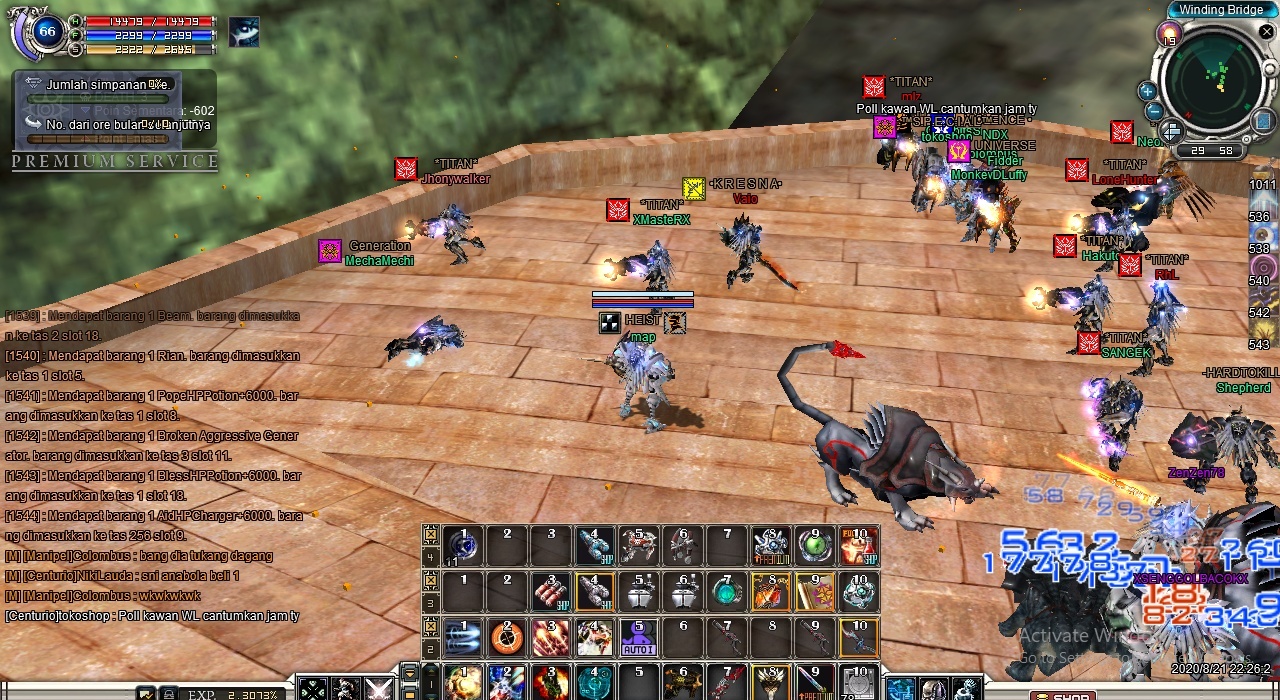This screenshot has height=700, width=1280.
Task: Click the minimap's zoom-out minus button
Action: [1154, 112]
